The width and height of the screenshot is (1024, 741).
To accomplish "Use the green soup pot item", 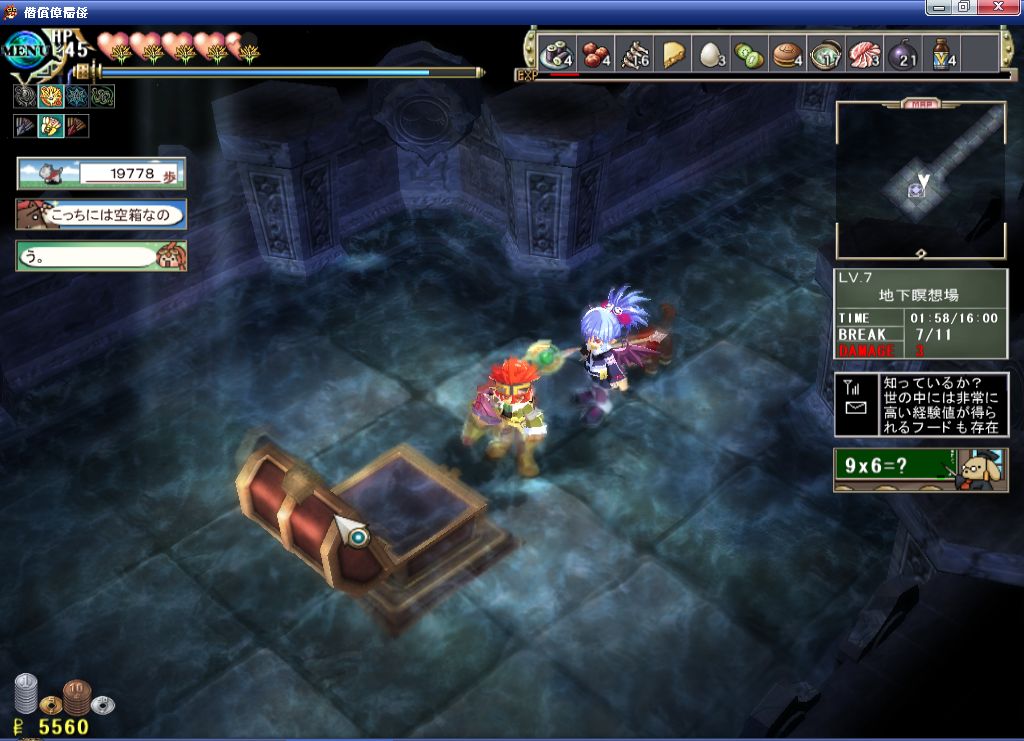I will coord(826,54).
